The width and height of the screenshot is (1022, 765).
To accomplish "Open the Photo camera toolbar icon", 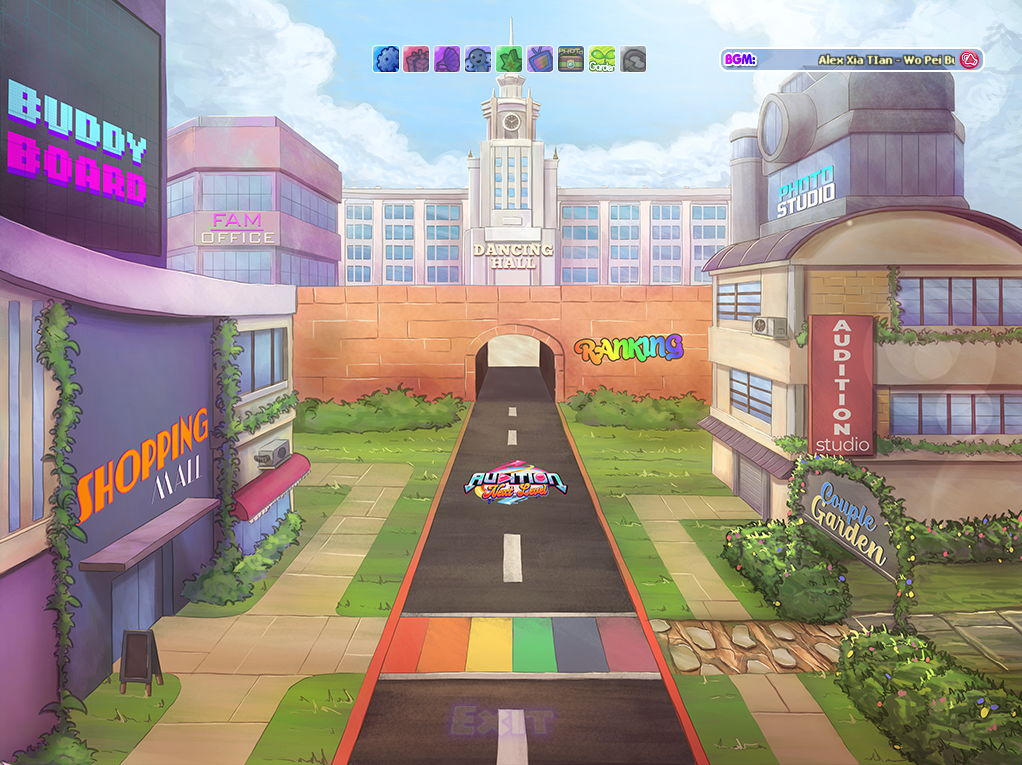I will coord(571,59).
